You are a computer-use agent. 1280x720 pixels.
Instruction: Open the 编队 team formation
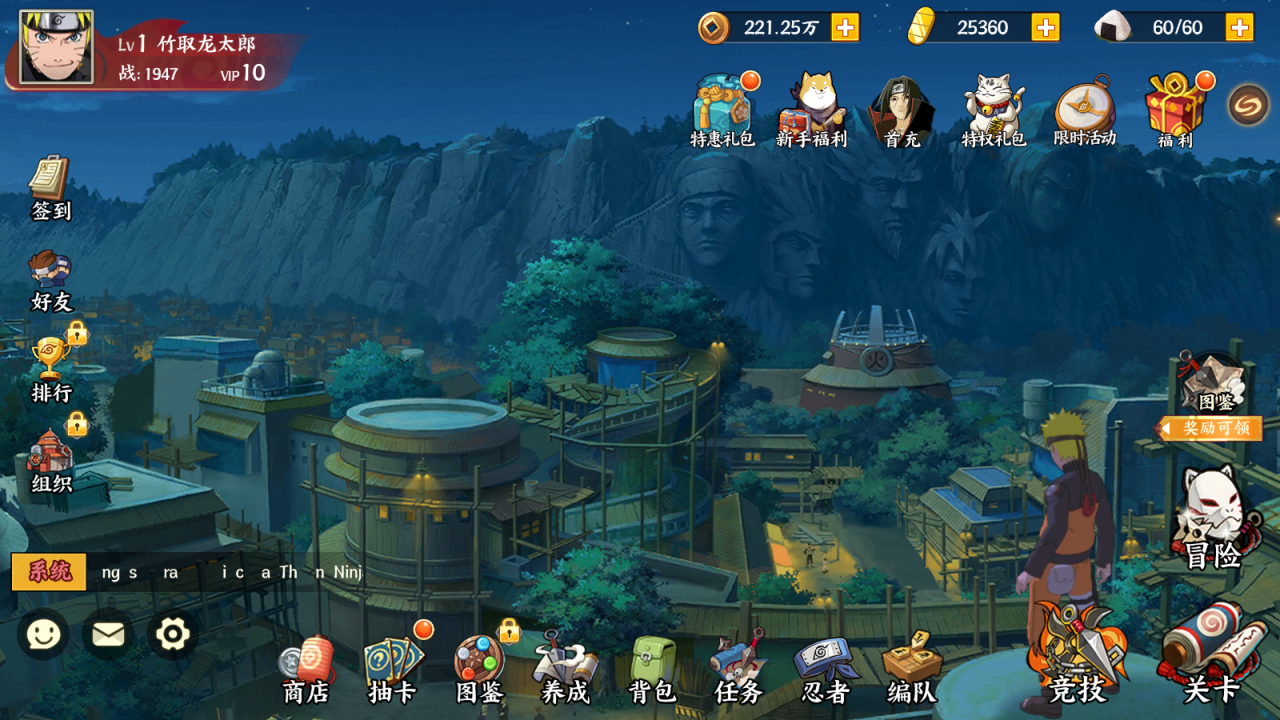point(912,669)
